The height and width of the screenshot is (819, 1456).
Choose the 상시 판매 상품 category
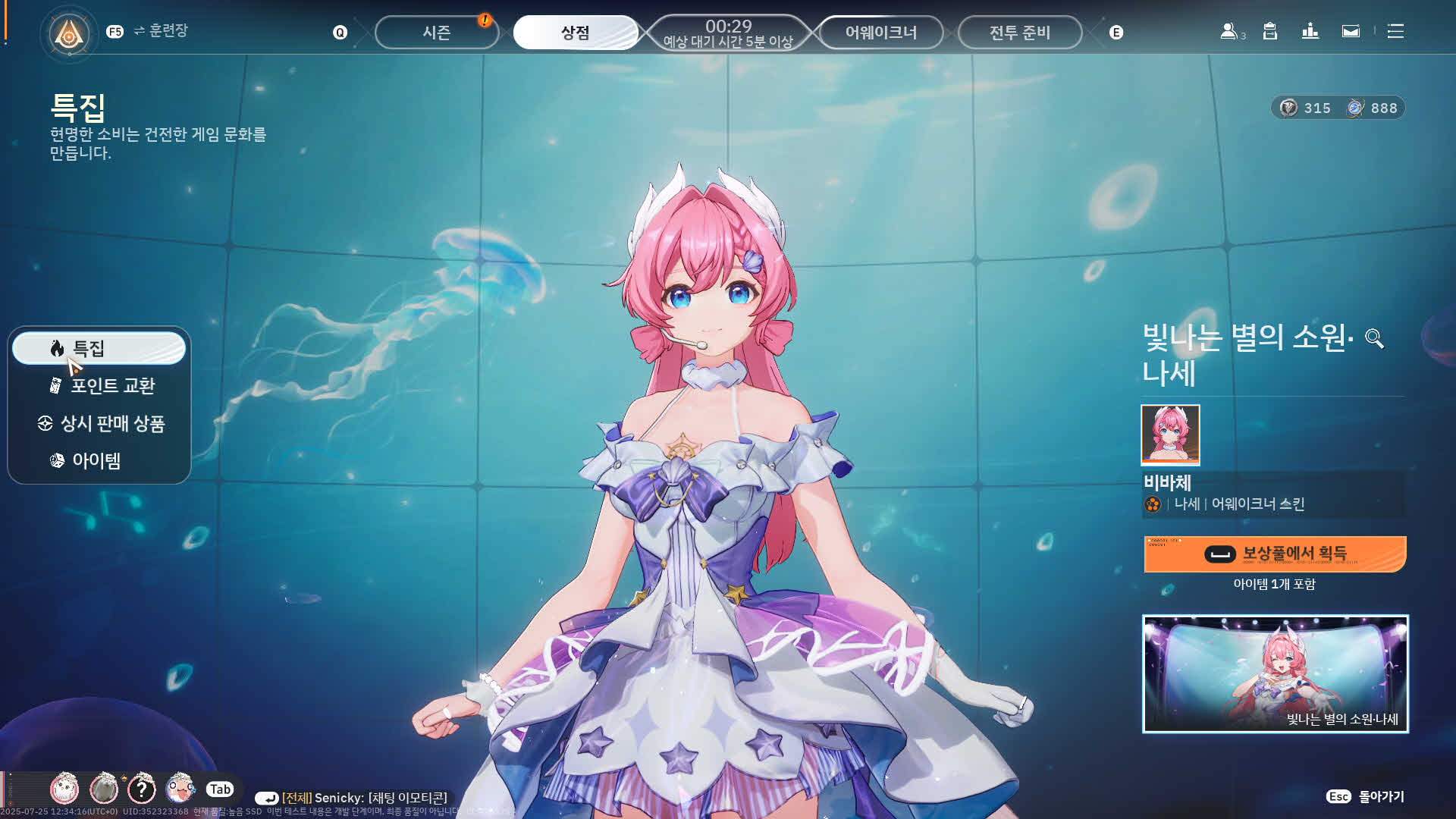point(101,423)
